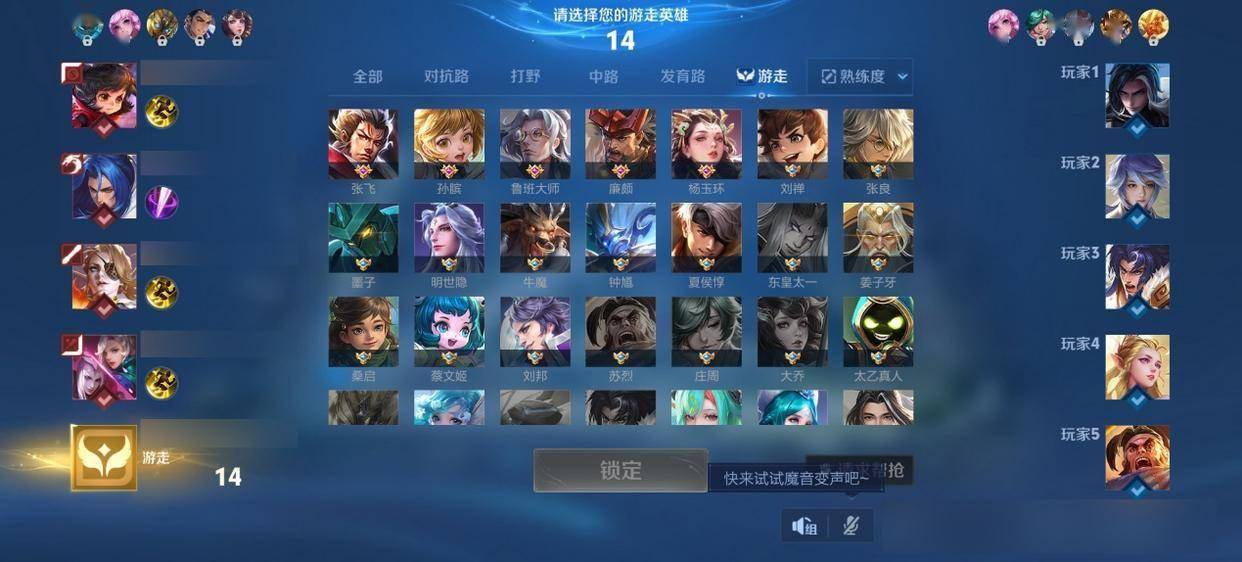
Task: Select the 打野 jungle tab
Action: pos(525,76)
